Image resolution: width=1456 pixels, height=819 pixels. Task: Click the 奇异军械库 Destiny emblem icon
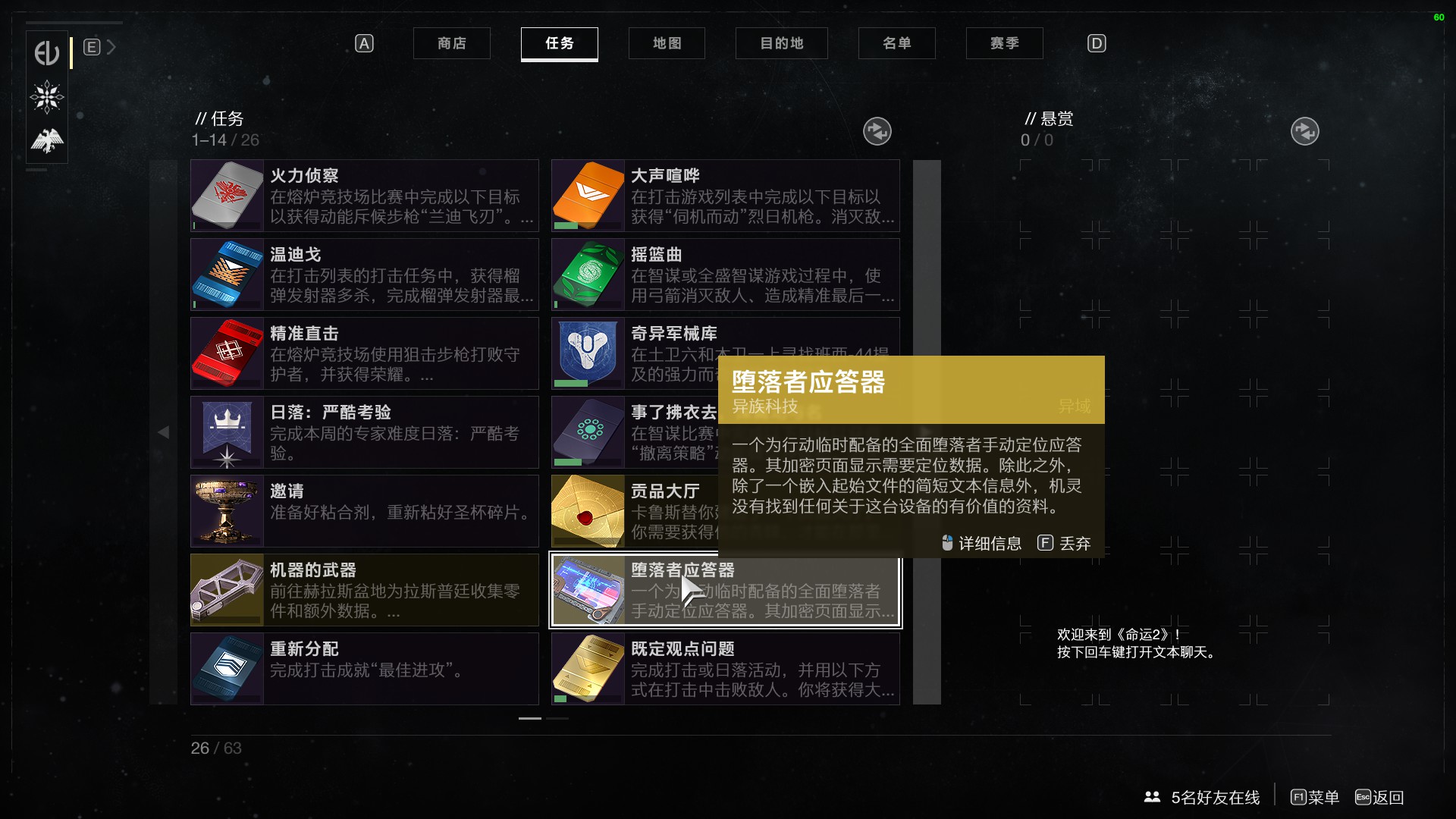pyautogui.click(x=588, y=353)
